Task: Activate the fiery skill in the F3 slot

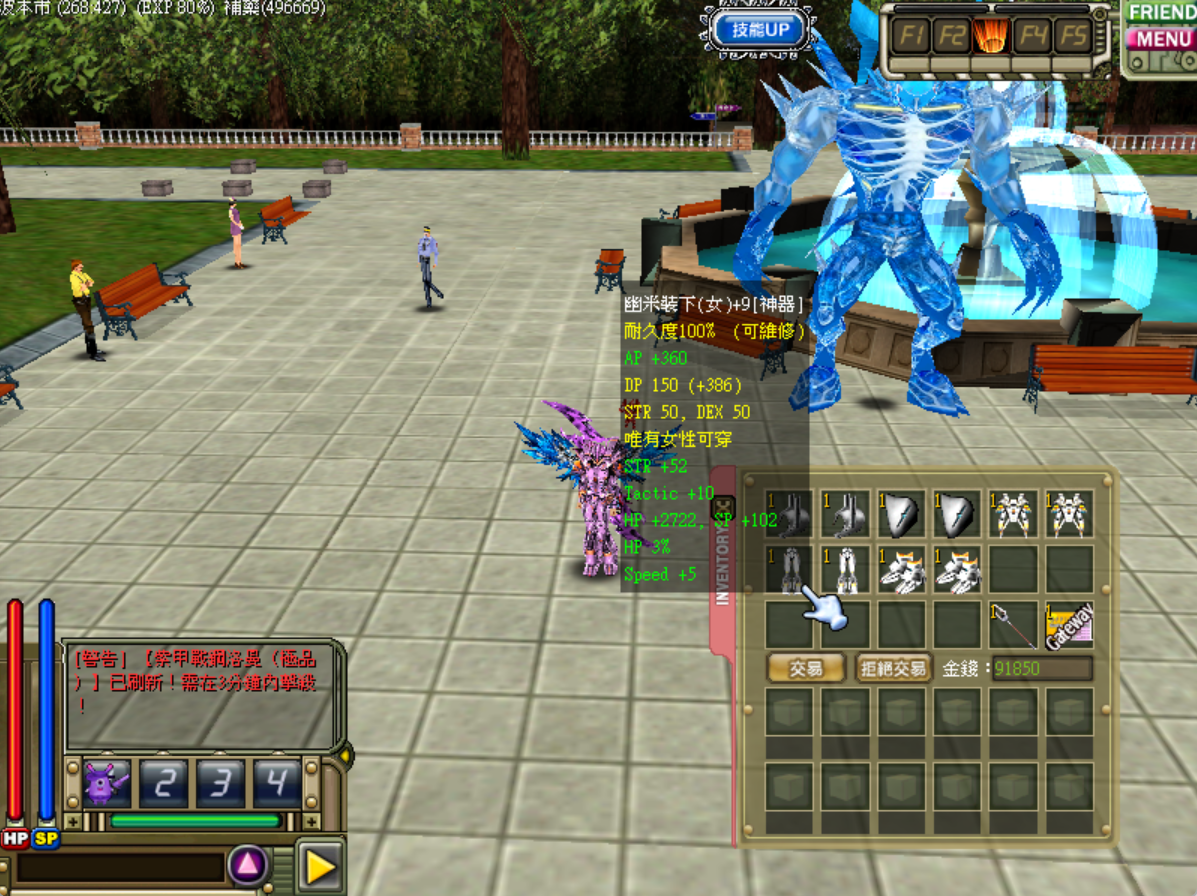Action: (991, 37)
